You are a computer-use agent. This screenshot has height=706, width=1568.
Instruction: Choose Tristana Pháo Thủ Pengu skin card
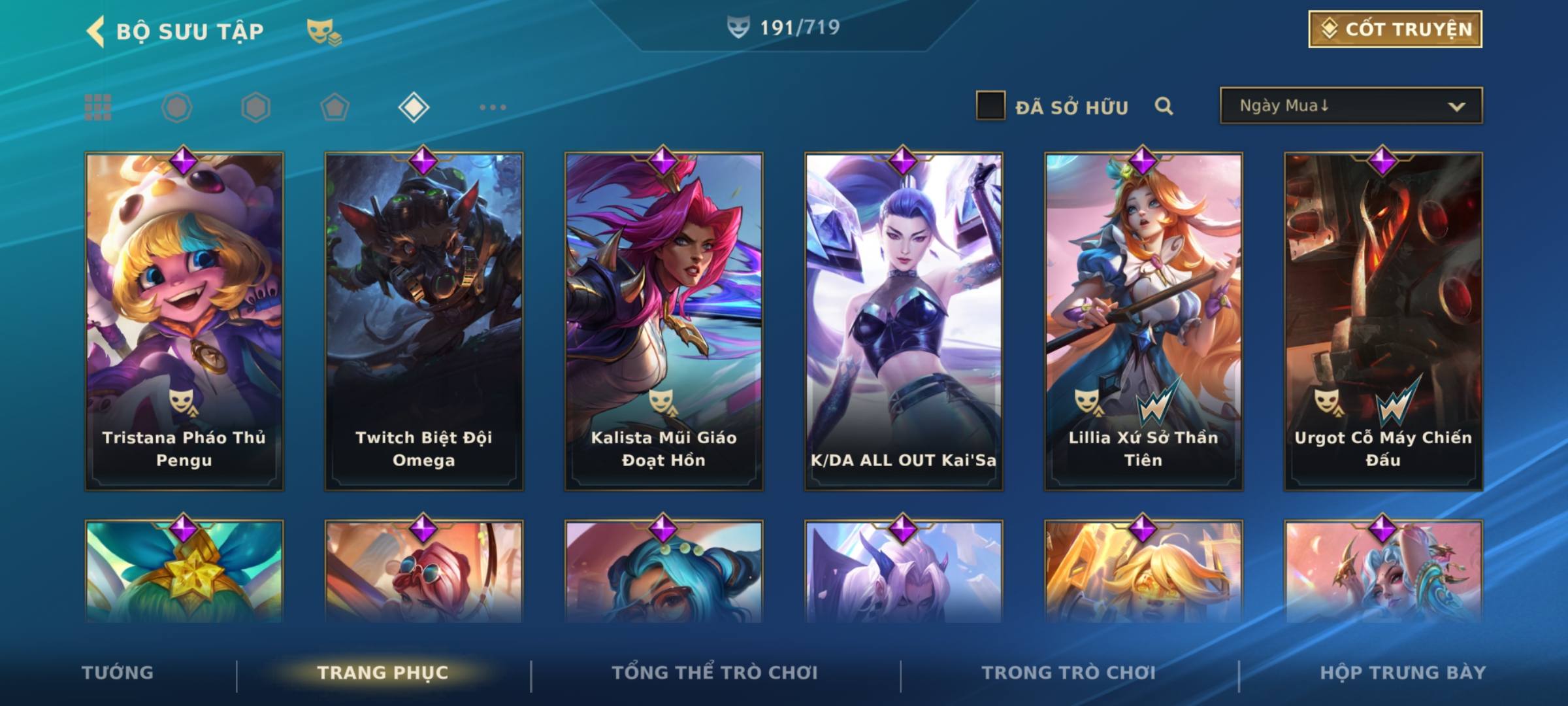coord(184,320)
